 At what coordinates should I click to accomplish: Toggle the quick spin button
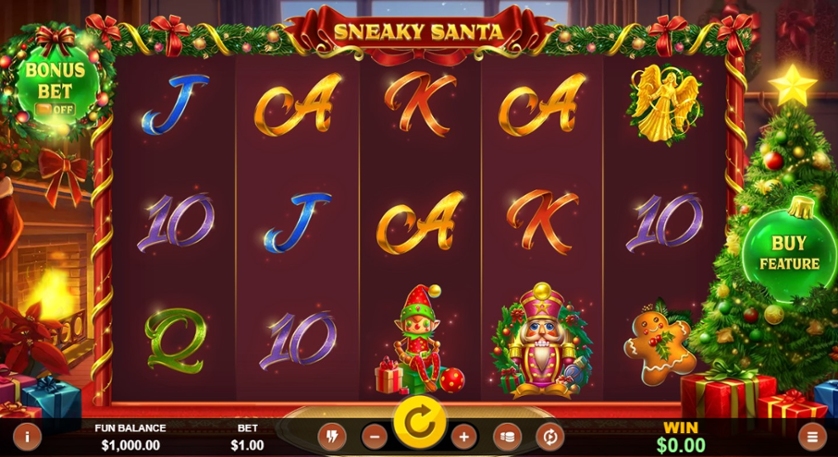click(x=331, y=436)
